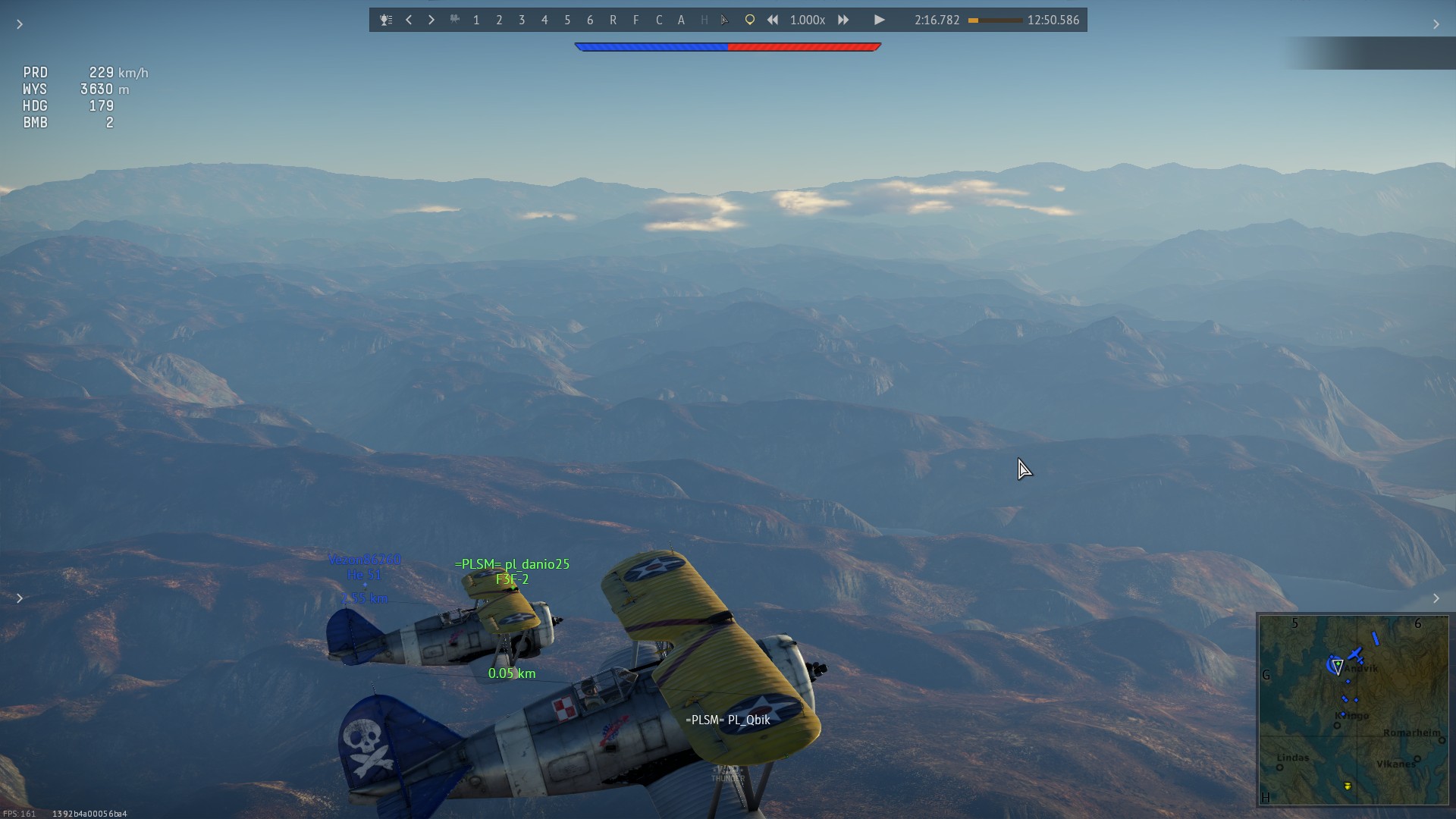Choose the R camera mode

tap(613, 20)
